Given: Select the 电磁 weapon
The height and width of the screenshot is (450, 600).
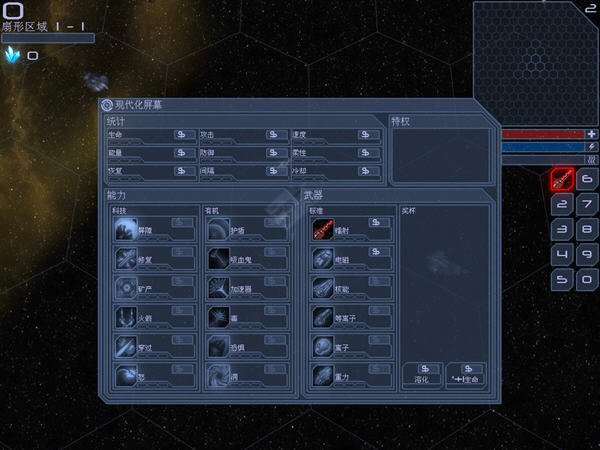Looking at the screenshot, I should tap(323, 259).
